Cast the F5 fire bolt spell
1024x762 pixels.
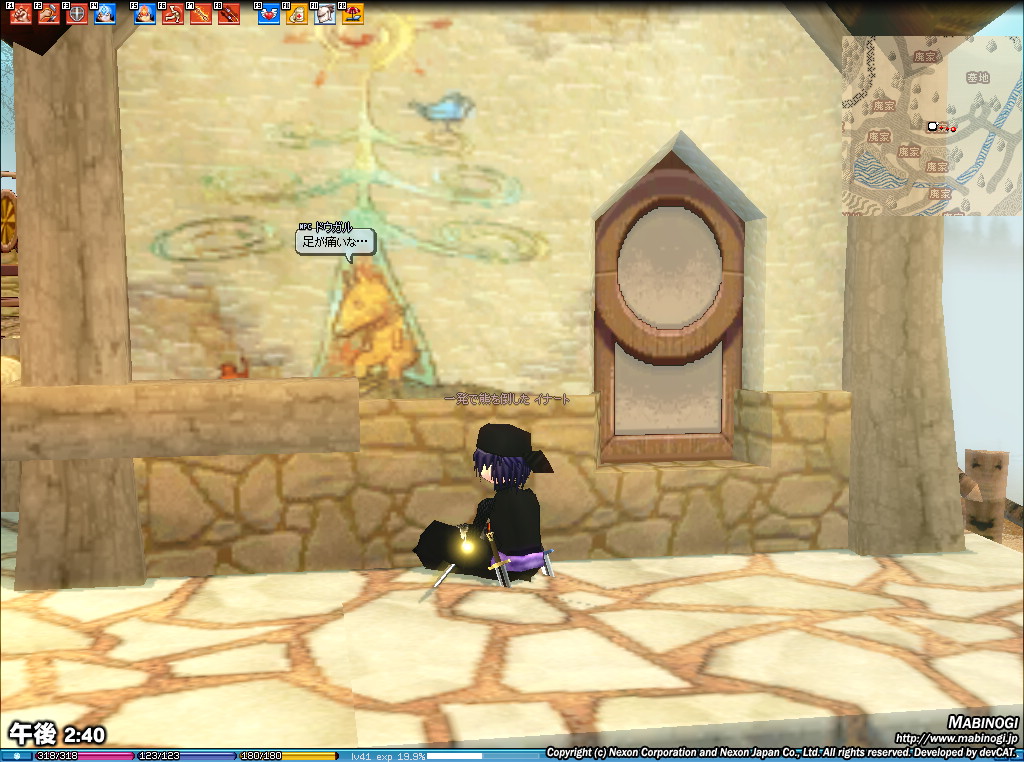point(145,14)
